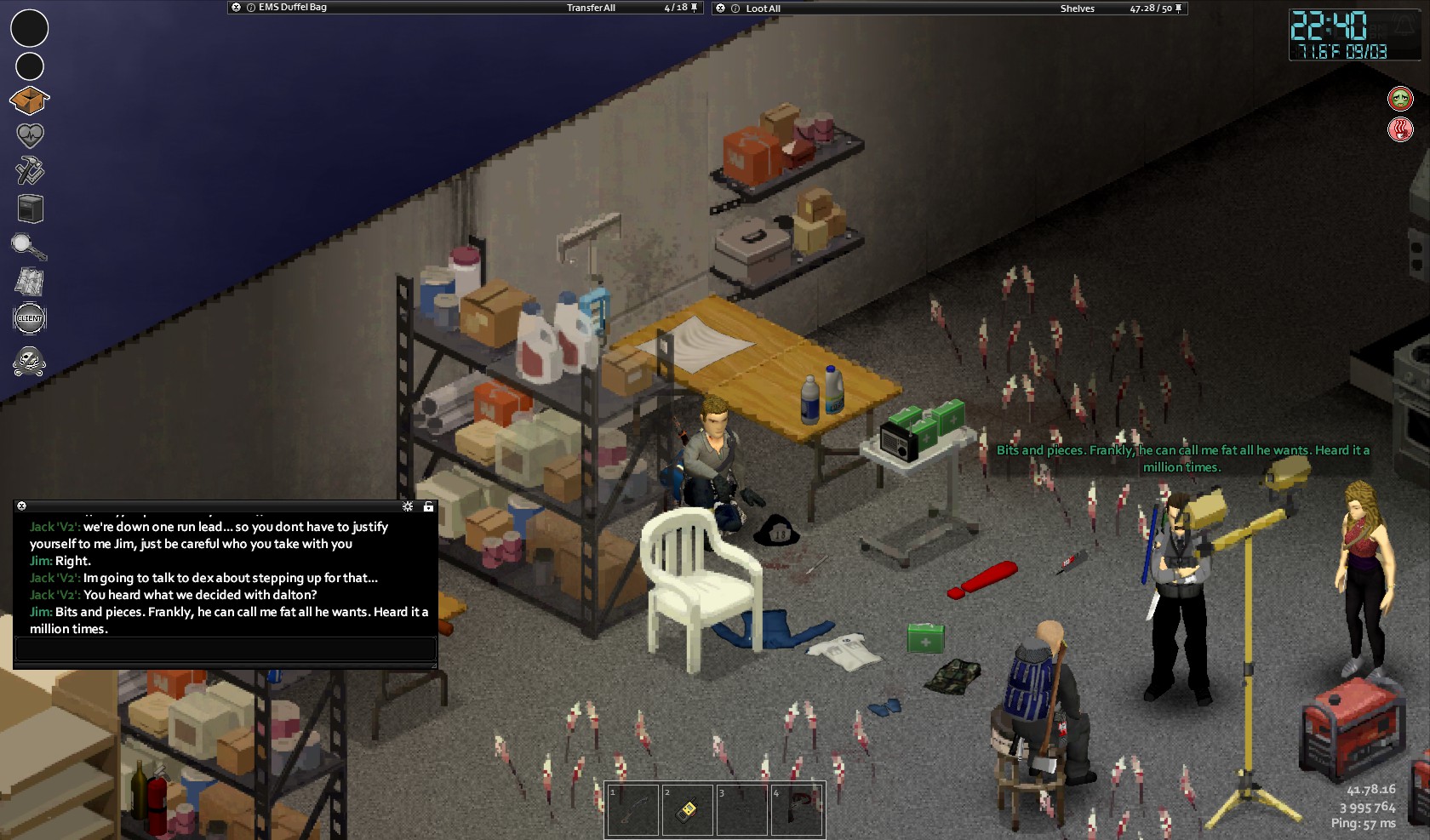Open the crafting hammer menu
This screenshot has width=1430, height=840.
coord(30,170)
